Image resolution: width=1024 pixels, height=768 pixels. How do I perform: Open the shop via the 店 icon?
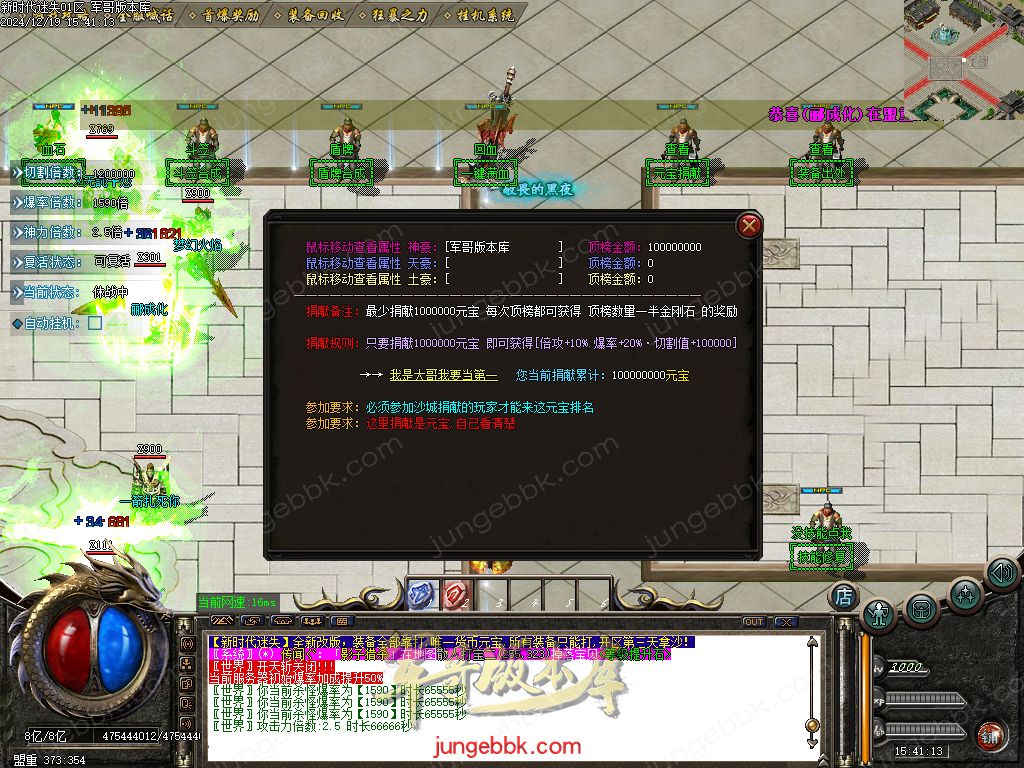click(844, 596)
